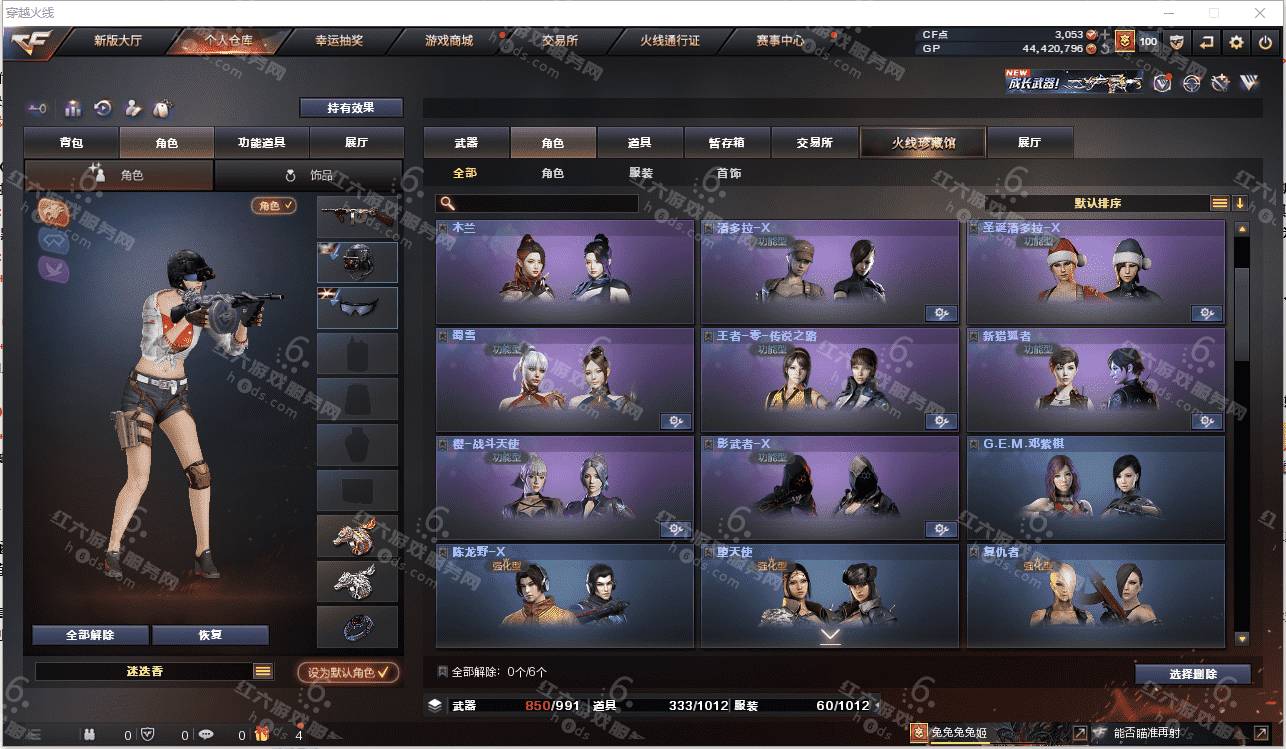This screenshot has width=1286, height=749.
Task: Open 赛事中心 tournament center
Action: (x=780, y=41)
